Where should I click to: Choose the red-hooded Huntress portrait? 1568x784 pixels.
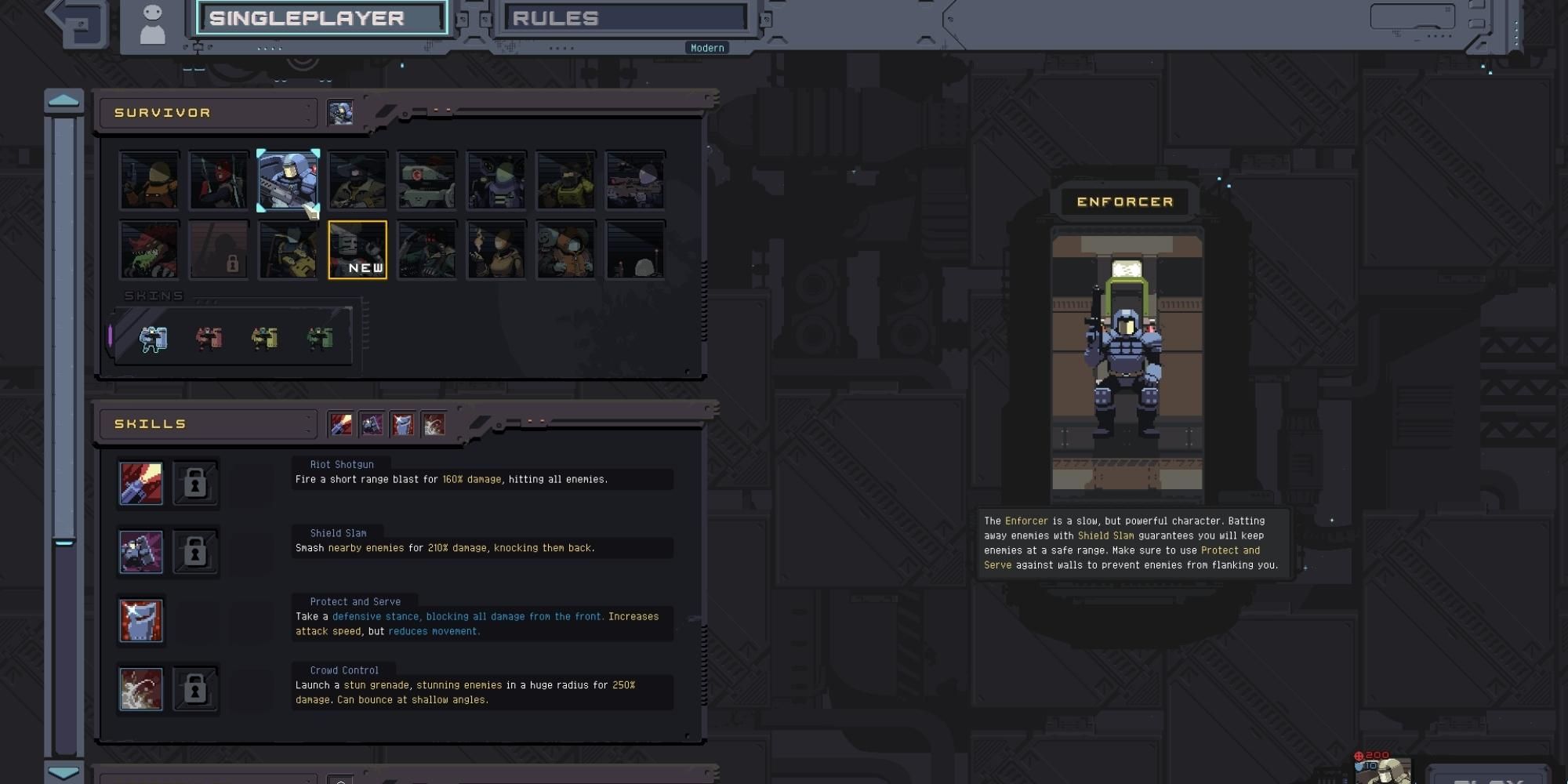pos(219,180)
